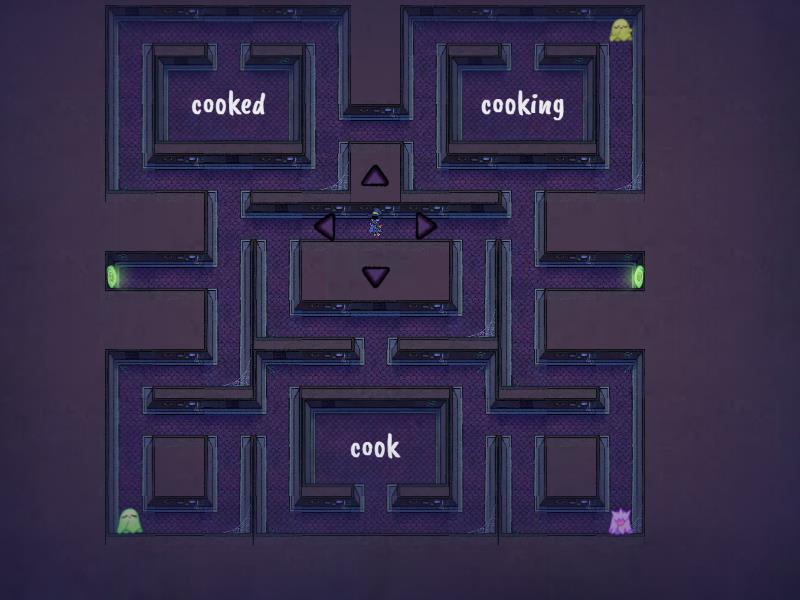Choose the "cooked" answer box
The height and width of the screenshot is (600, 800).
228,105
